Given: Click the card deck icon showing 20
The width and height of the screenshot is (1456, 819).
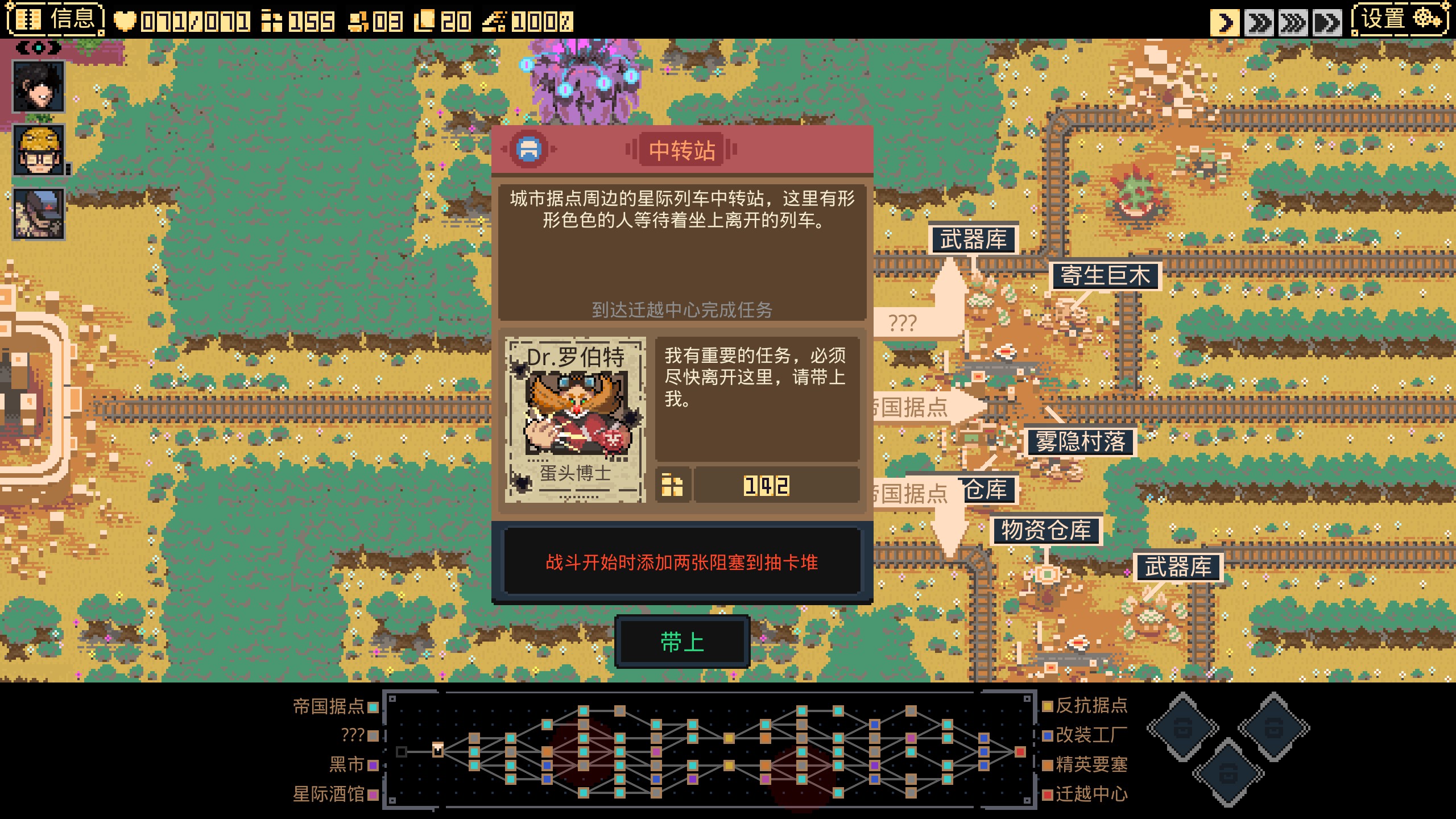Looking at the screenshot, I should click(x=424, y=21).
